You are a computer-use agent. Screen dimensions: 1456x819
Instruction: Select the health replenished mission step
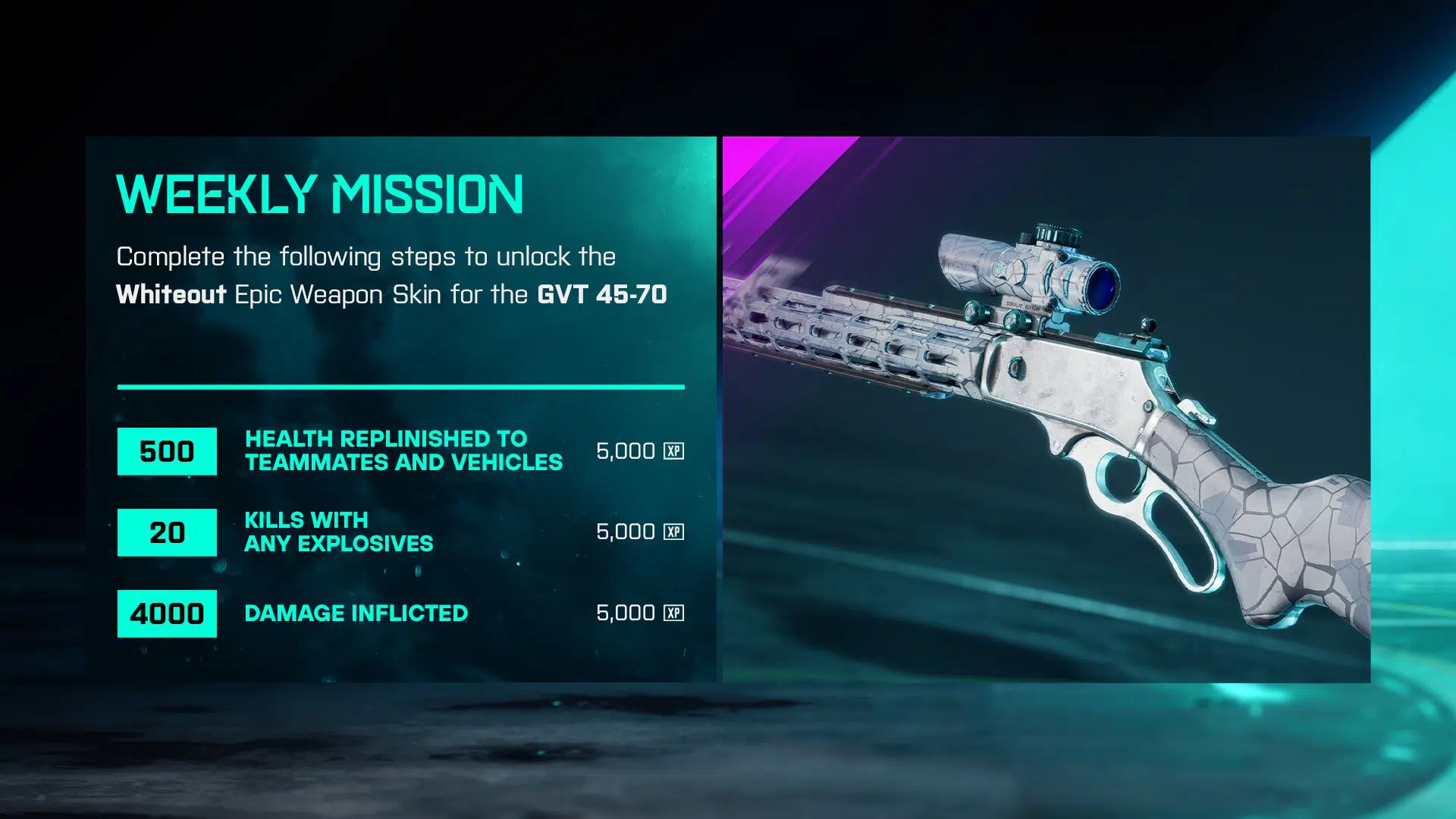(x=403, y=450)
